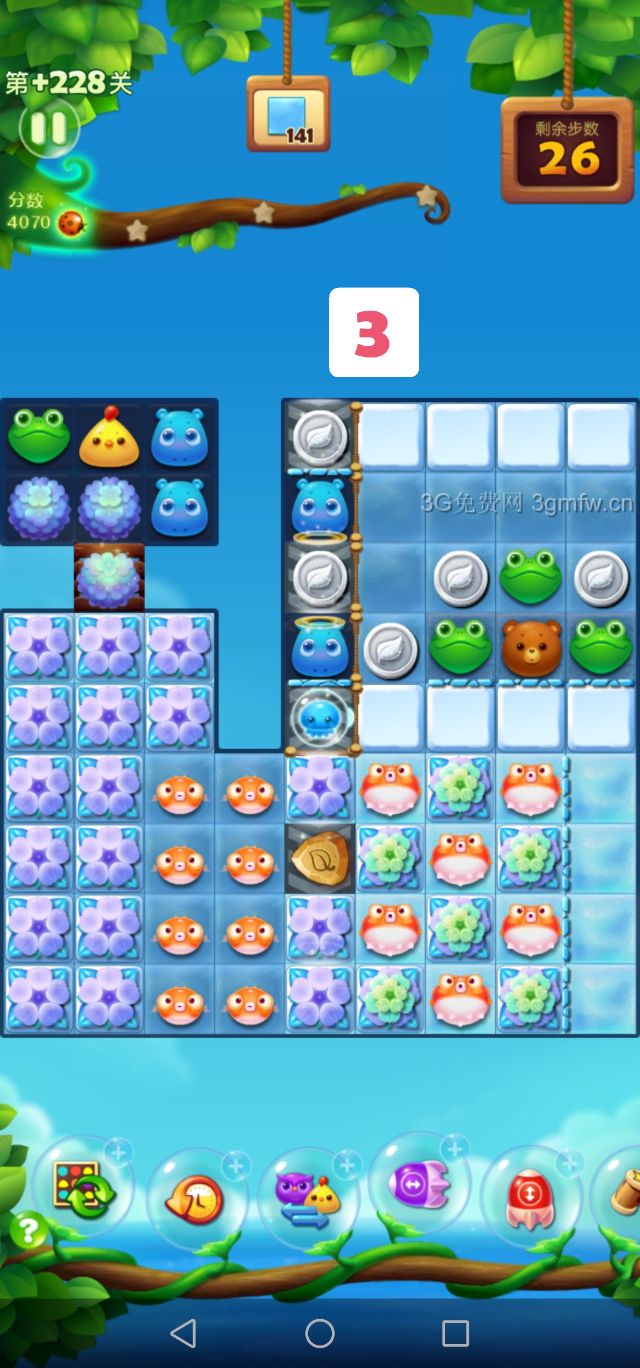This screenshot has width=640, height=1368.
Task: Select the swap two pets booster
Action: (x=307, y=1197)
